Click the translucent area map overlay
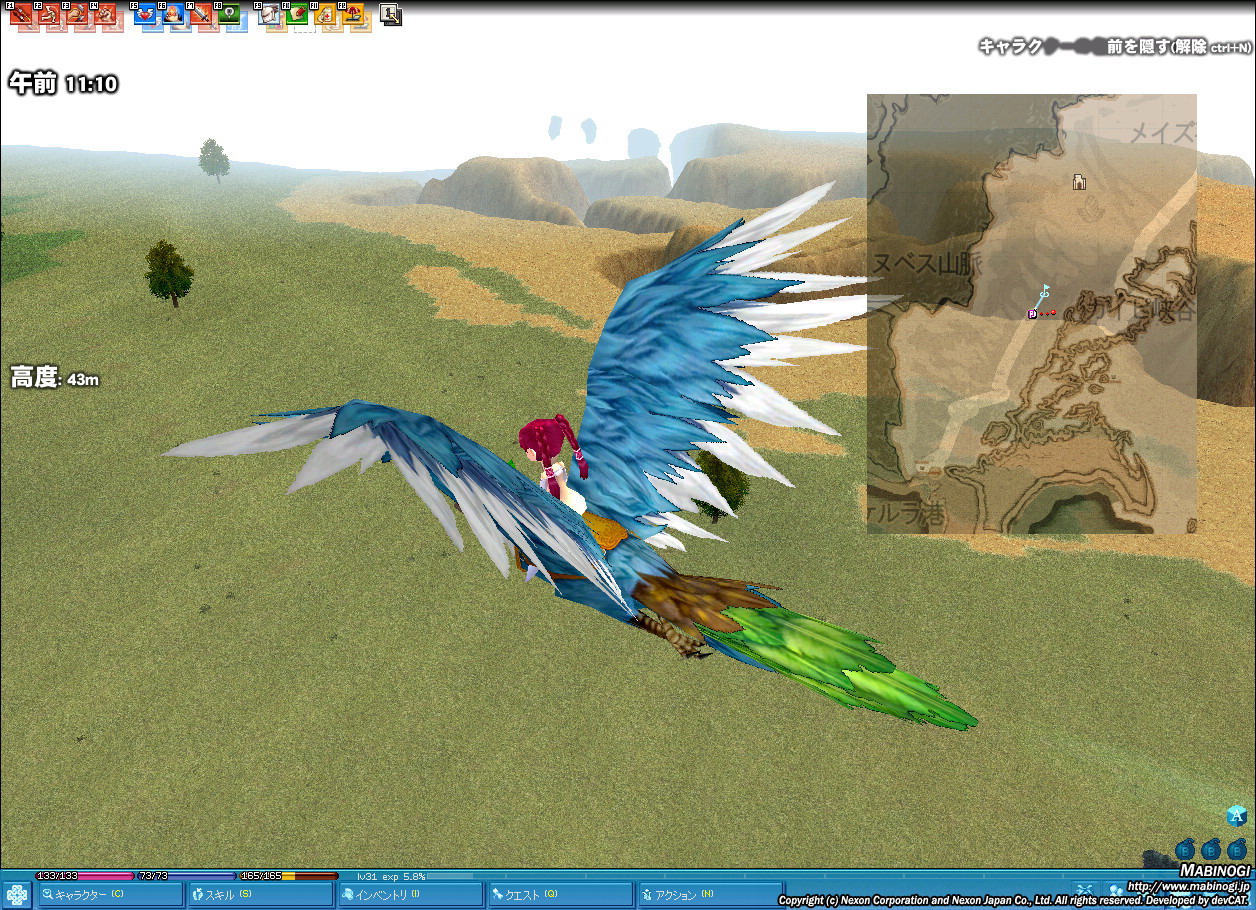The image size is (1256, 910). click(x=1031, y=420)
